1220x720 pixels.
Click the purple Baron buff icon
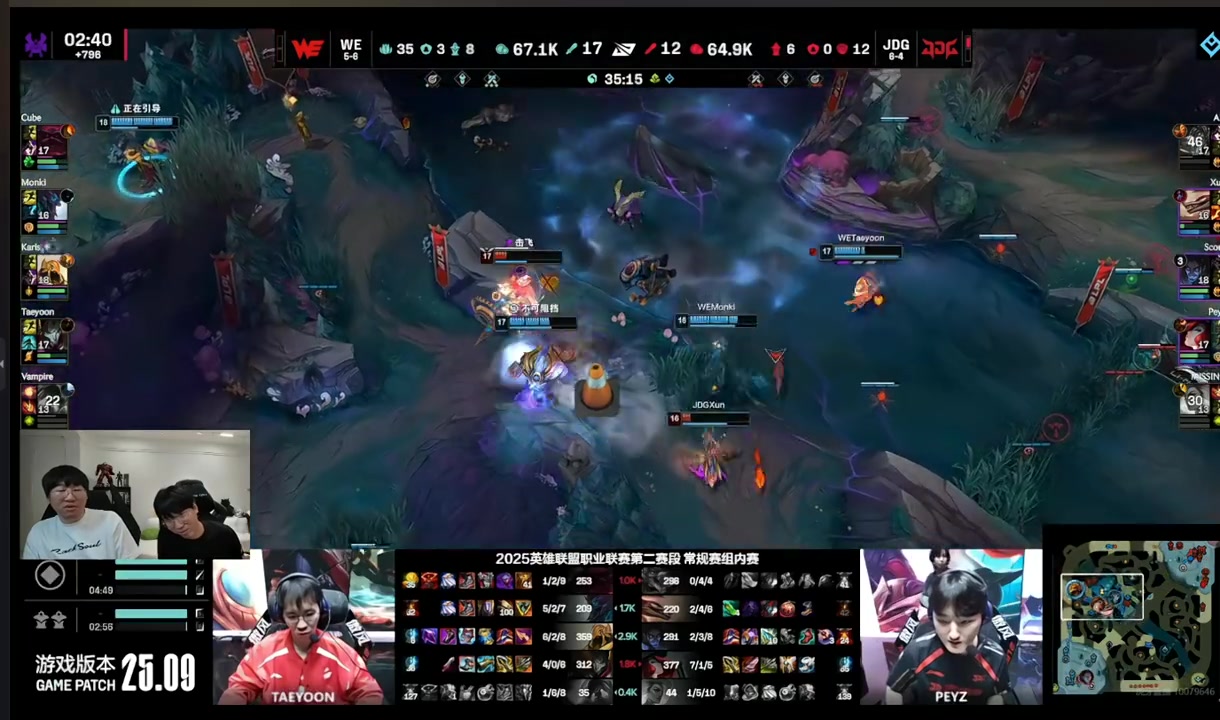coord(36,44)
